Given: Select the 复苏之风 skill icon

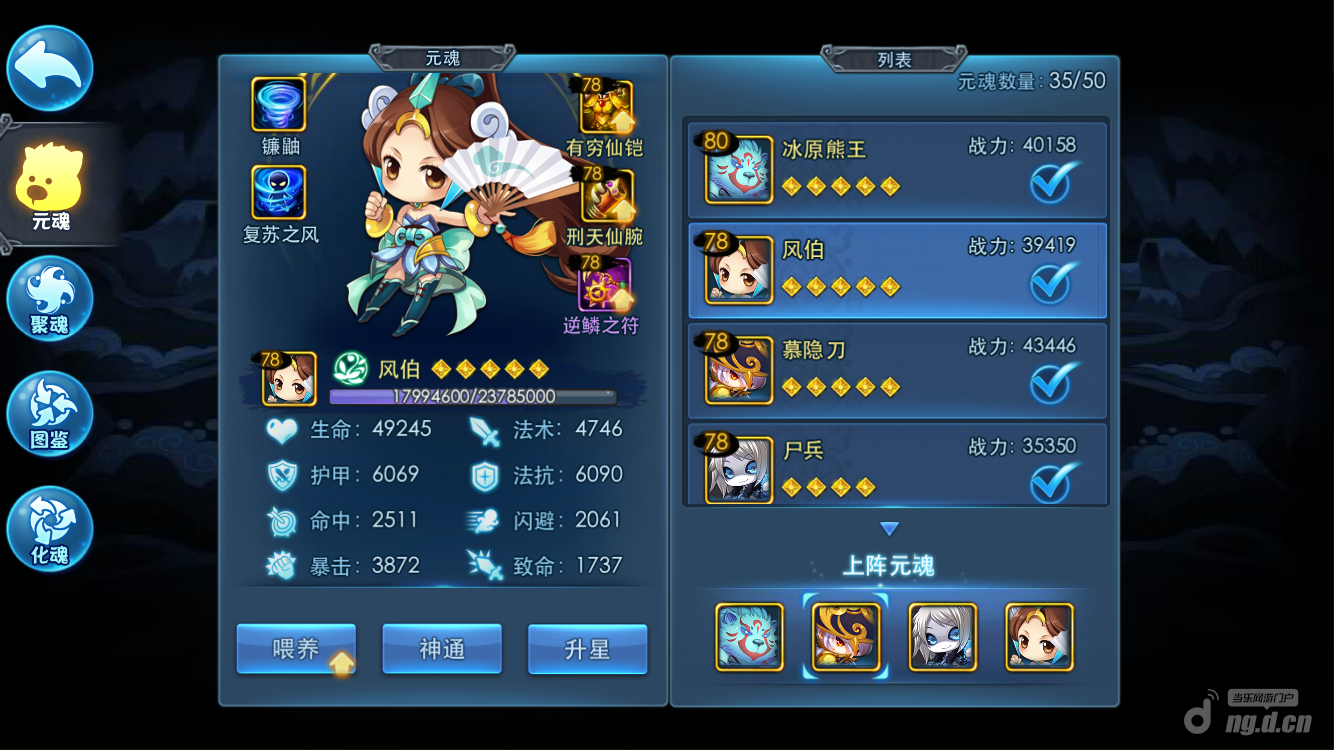Looking at the screenshot, I should pyautogui.click(x=278, y=193).
